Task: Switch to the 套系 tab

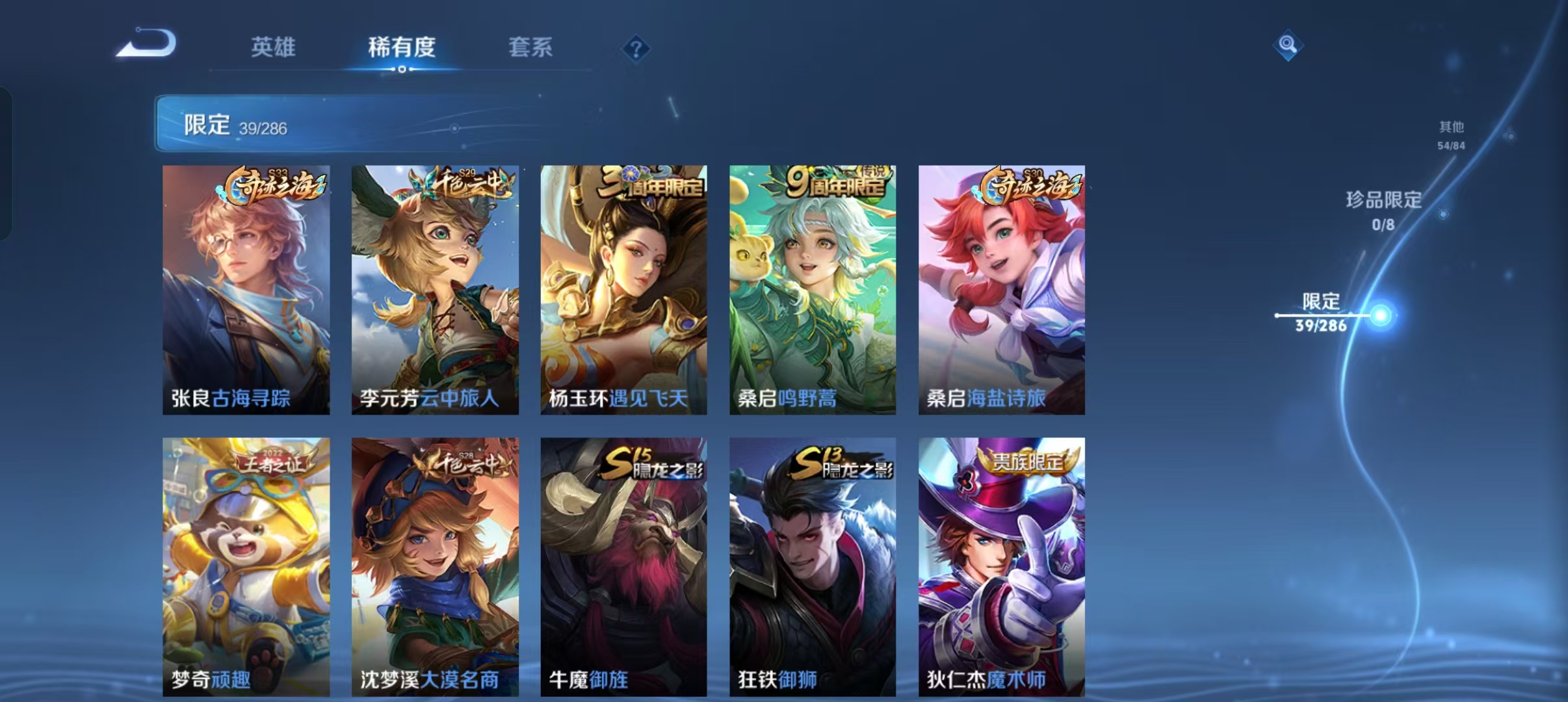Action: [x=530, y=47]
